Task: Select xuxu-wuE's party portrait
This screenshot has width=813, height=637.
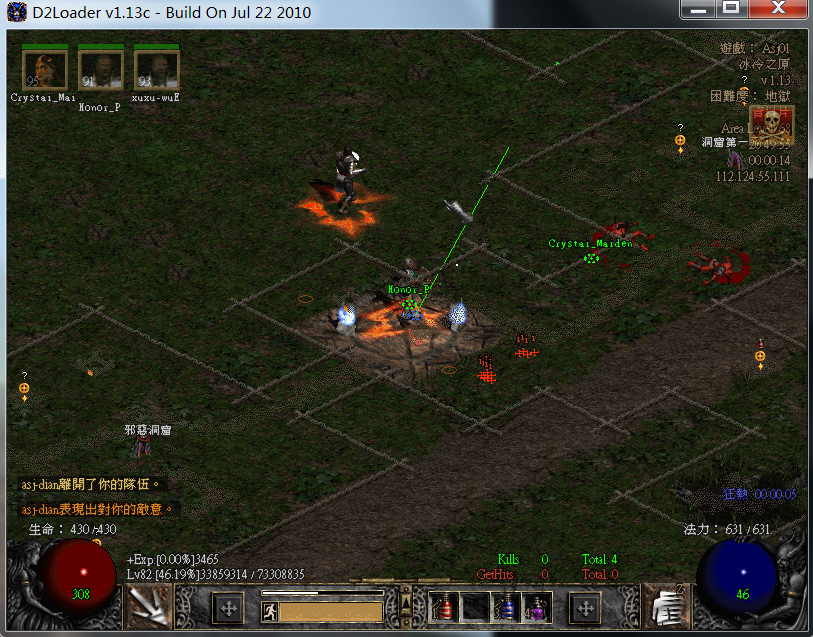Action: click(156, 70)
